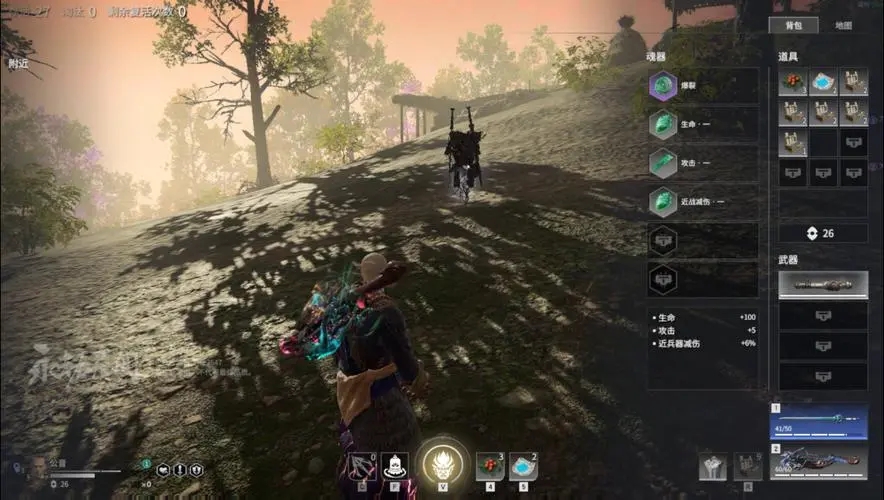Select the green 生命 soul jade
The height and width of the screenshot is (500, 884).
662,124
